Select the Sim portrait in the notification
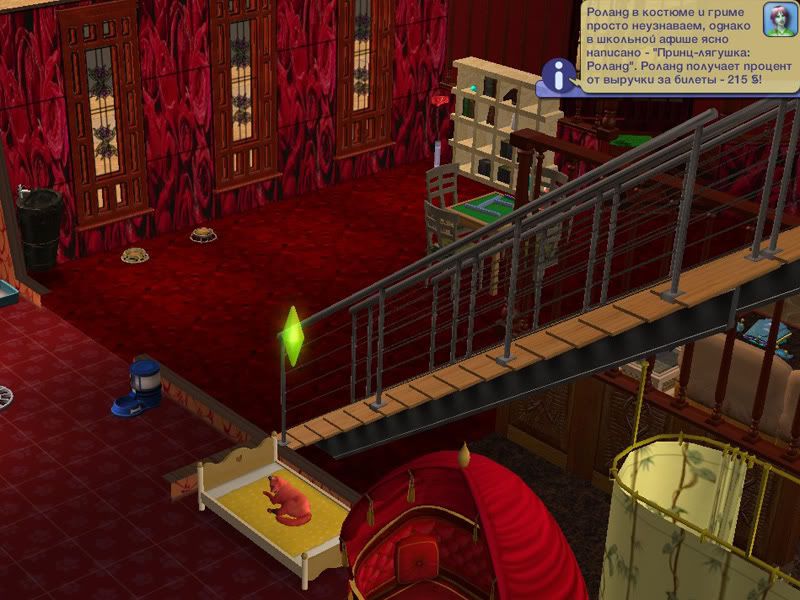The image size is (800, 600). point(777,20)
